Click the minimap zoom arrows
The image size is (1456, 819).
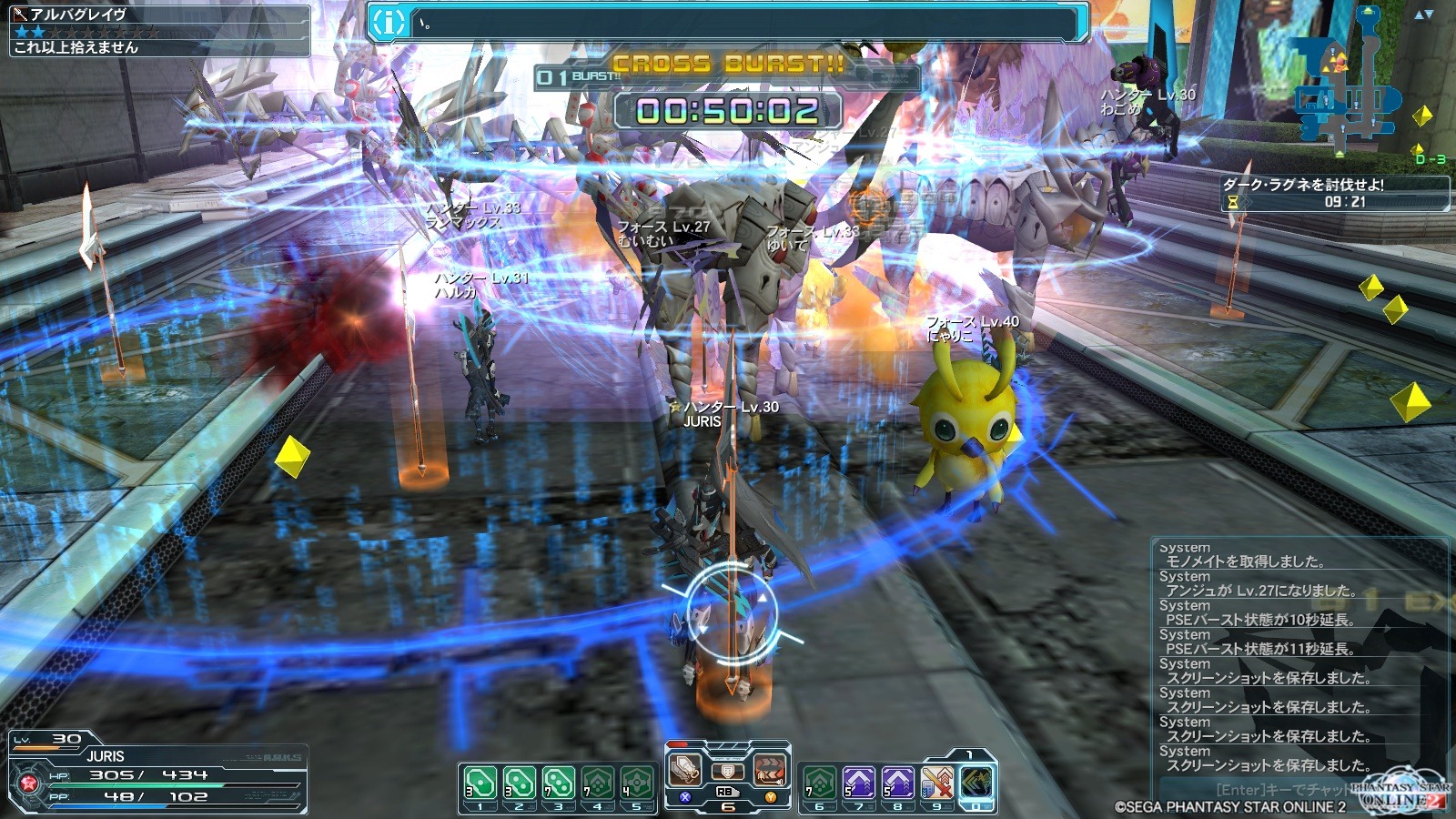coord(1423,14)
